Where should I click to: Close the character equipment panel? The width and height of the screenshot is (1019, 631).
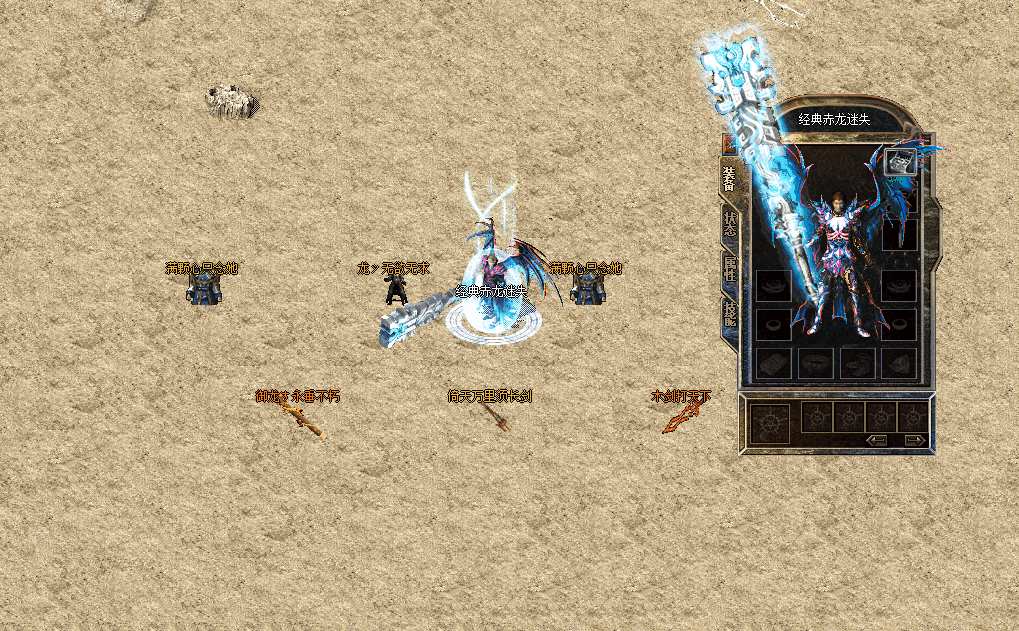click(728, 144)
